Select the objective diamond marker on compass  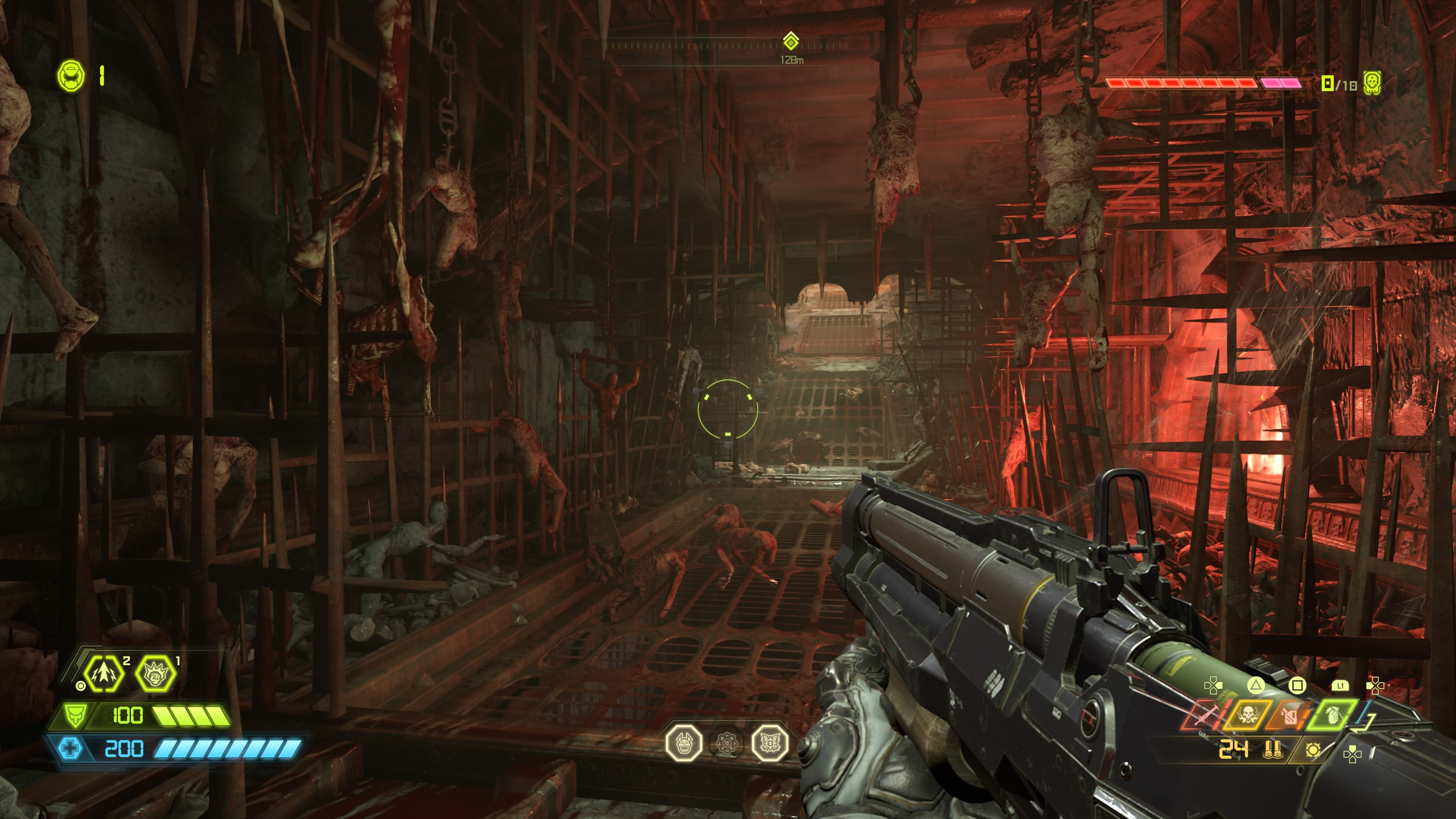coord(791,41)
